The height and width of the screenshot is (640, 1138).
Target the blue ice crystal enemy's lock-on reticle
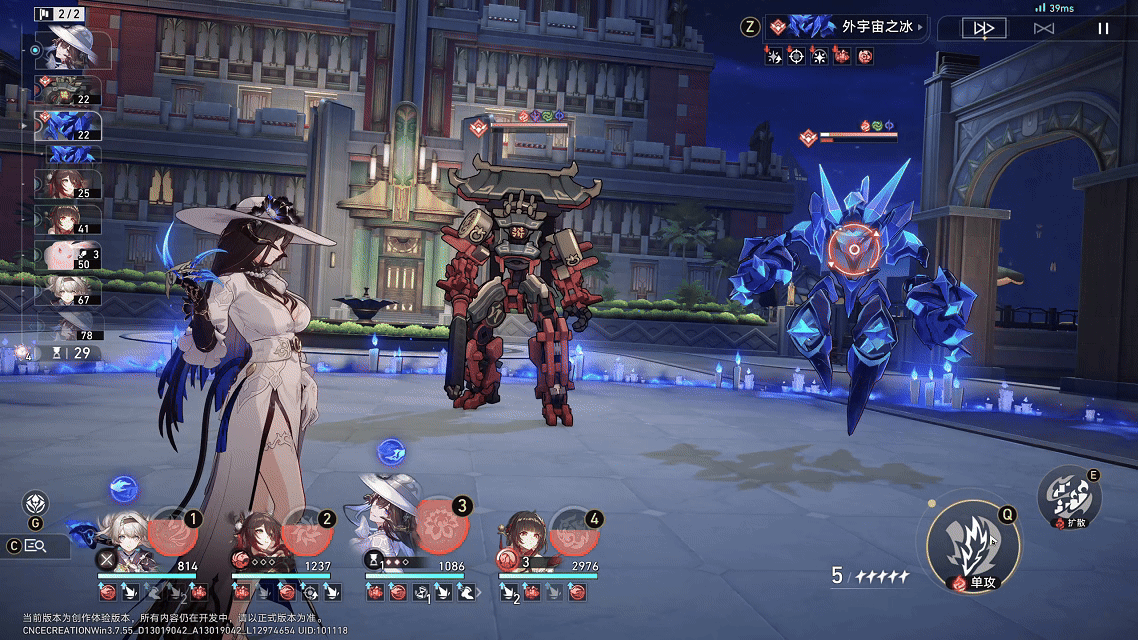click(853, 246)
